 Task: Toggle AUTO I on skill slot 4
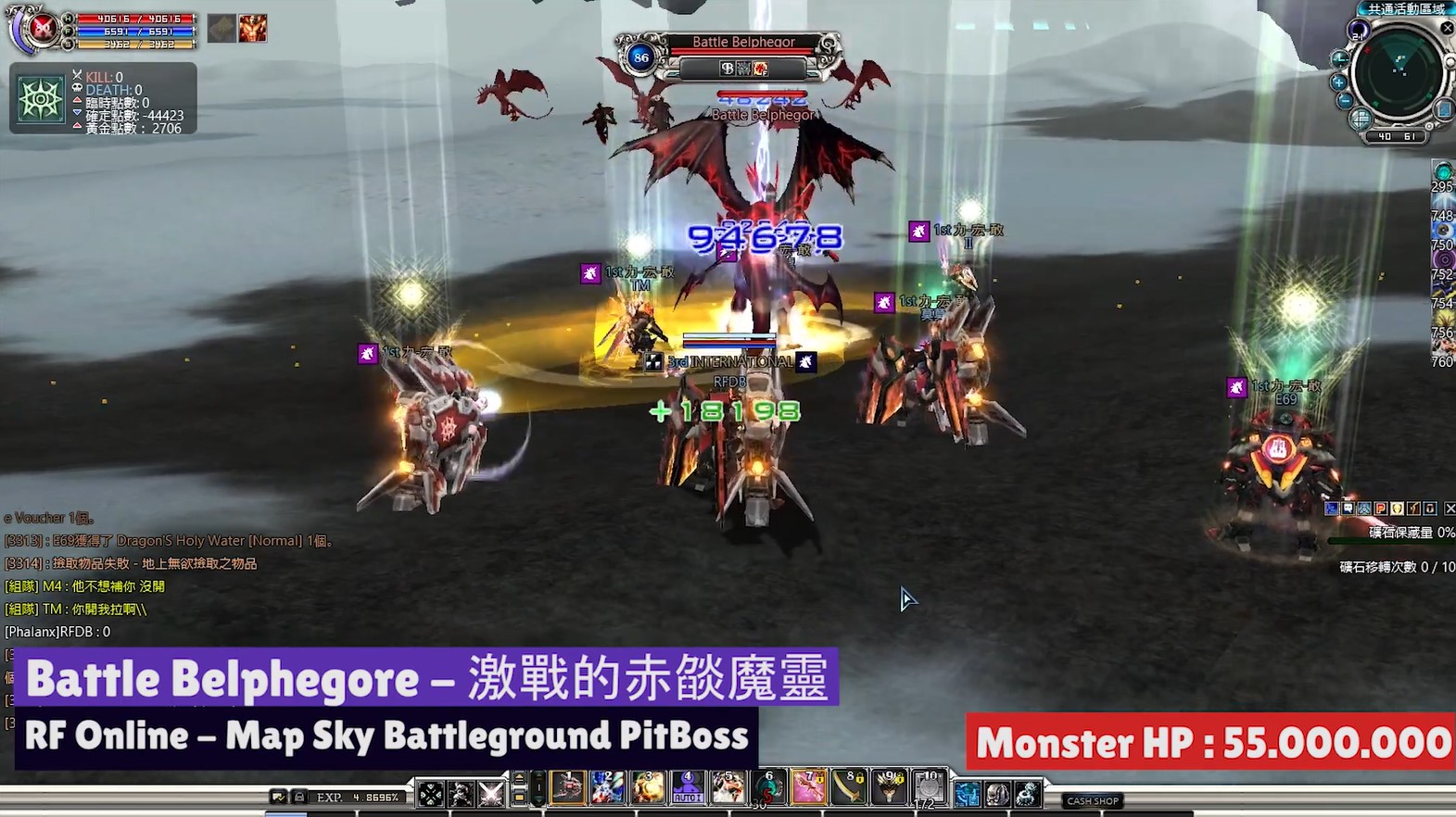pos(687,798)
